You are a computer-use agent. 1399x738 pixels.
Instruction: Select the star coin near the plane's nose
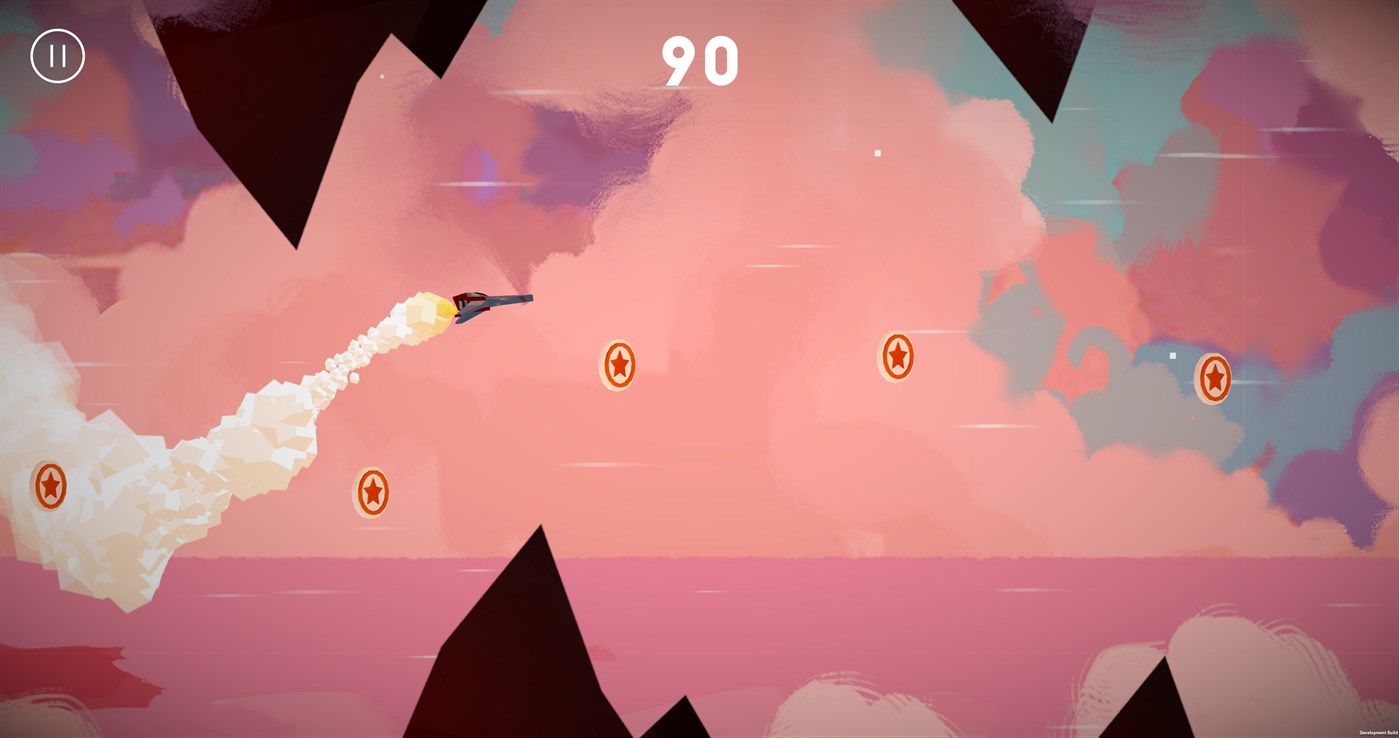(617, 367)
